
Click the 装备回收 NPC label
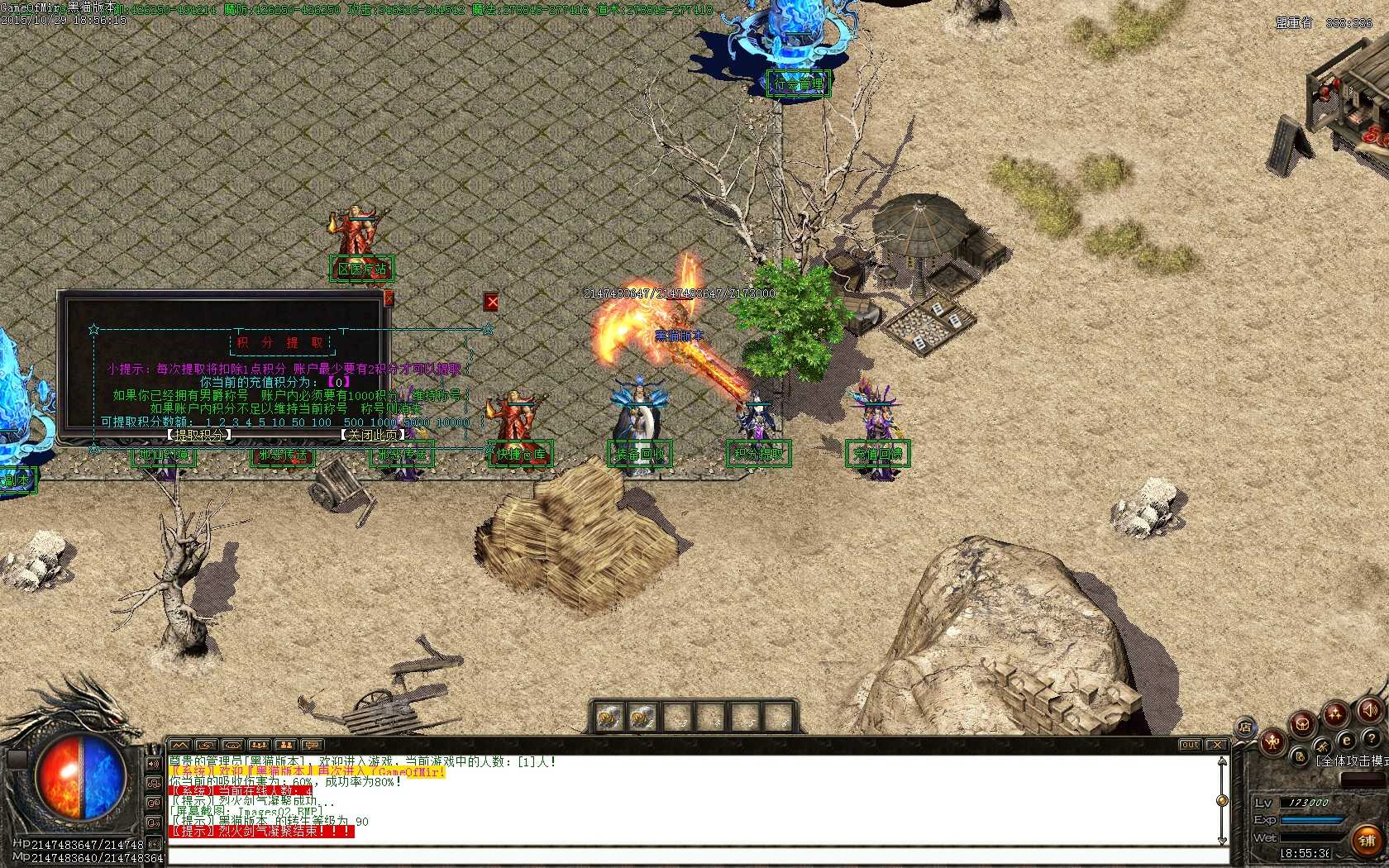(x=639, y=453)
